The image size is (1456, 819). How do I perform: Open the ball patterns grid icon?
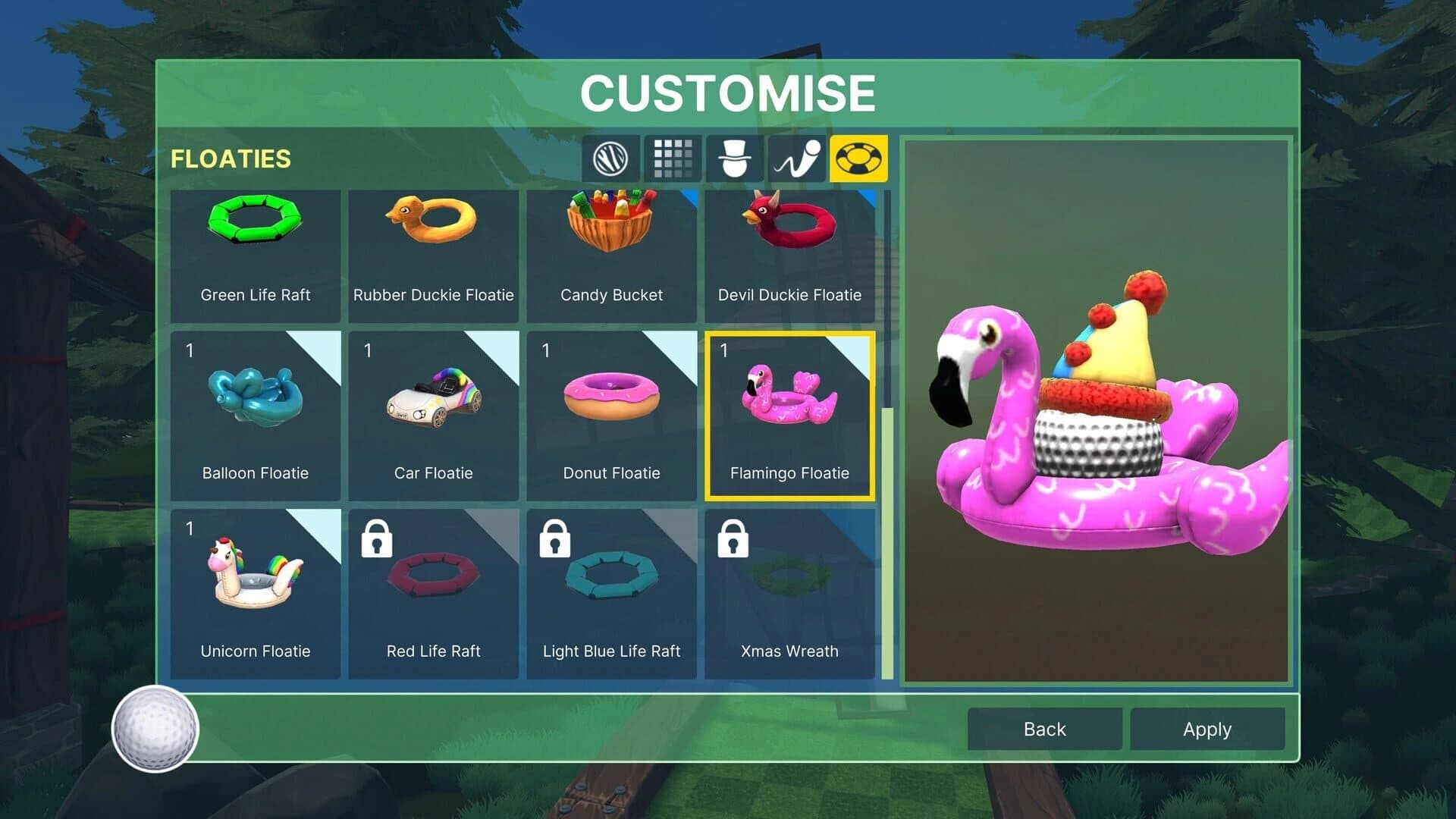click(673, 158)
